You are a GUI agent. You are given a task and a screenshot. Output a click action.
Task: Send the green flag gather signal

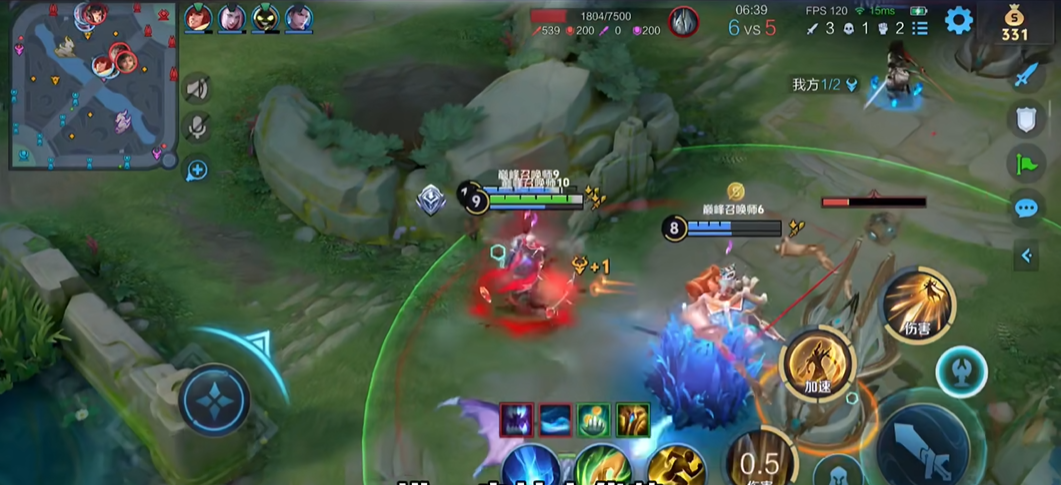pyautogui.click(x=1027, y=163)
